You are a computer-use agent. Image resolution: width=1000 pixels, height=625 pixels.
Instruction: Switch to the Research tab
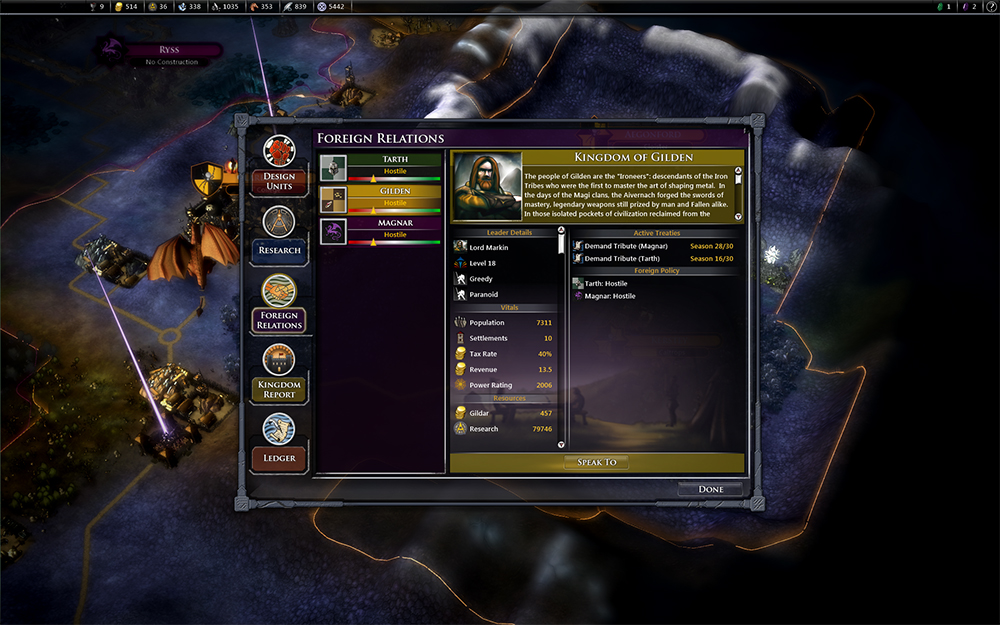[x=279, y=234]
